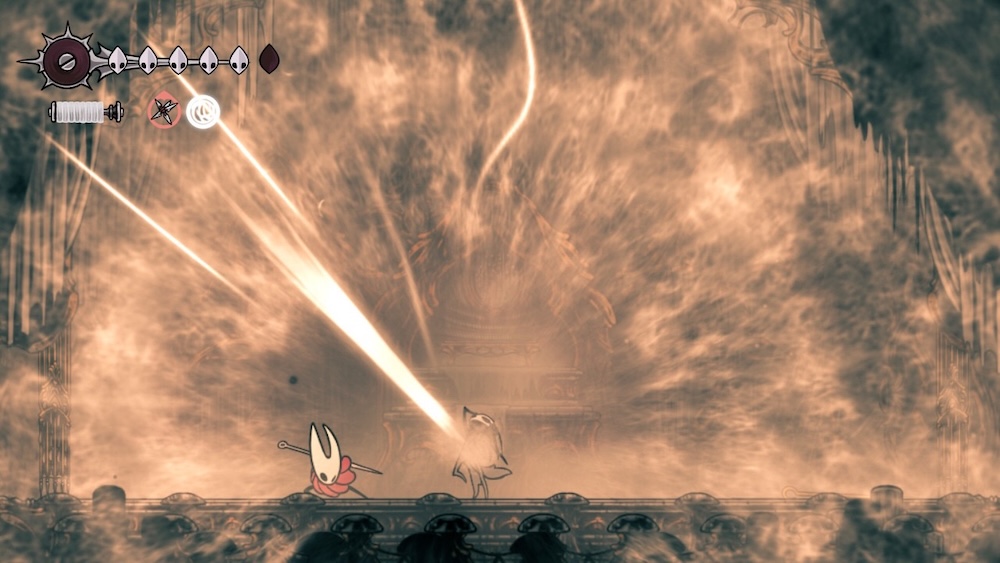Click the spiked crest emblem on the HUD
Screen dimensions: 1000x563
click(x=67, y=61)
